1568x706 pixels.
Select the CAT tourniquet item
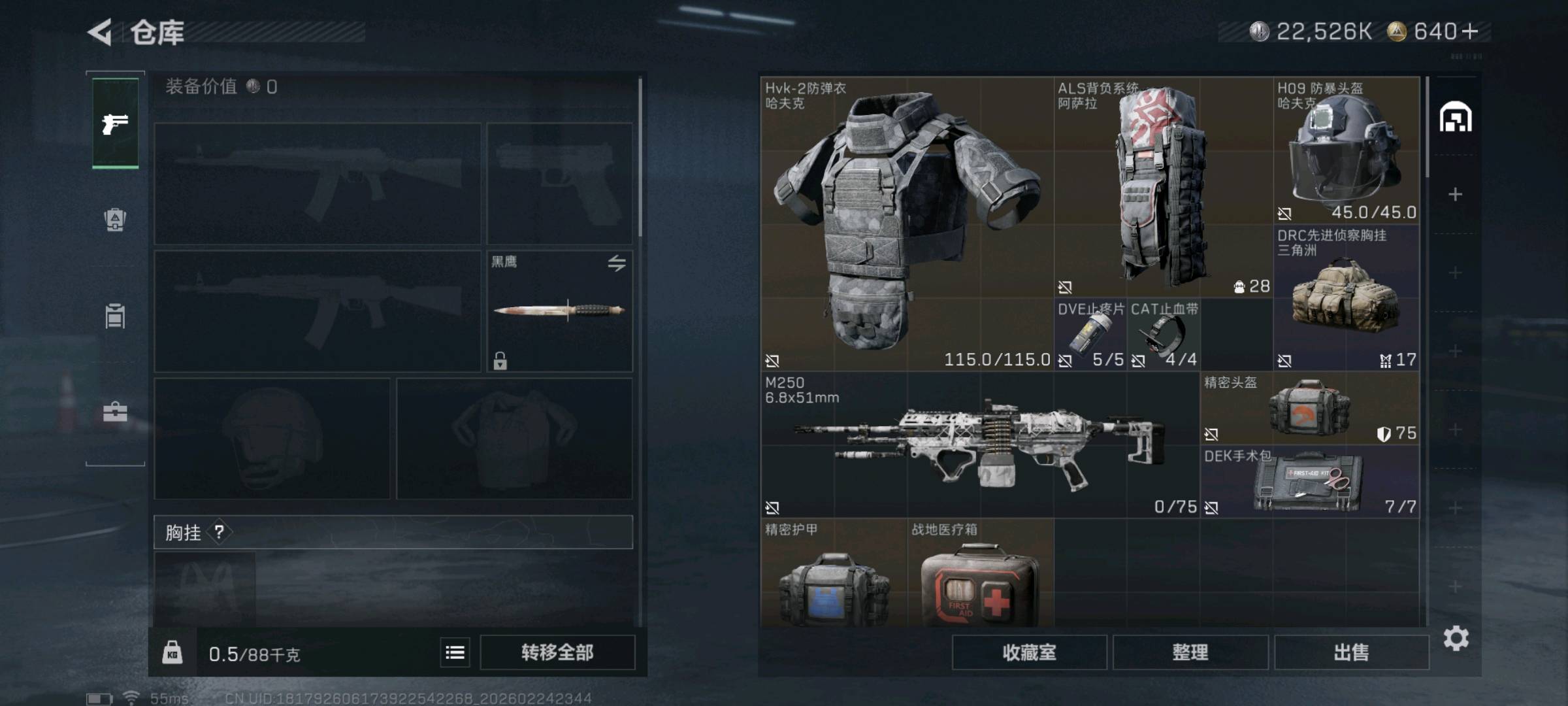coord(1164,335)
